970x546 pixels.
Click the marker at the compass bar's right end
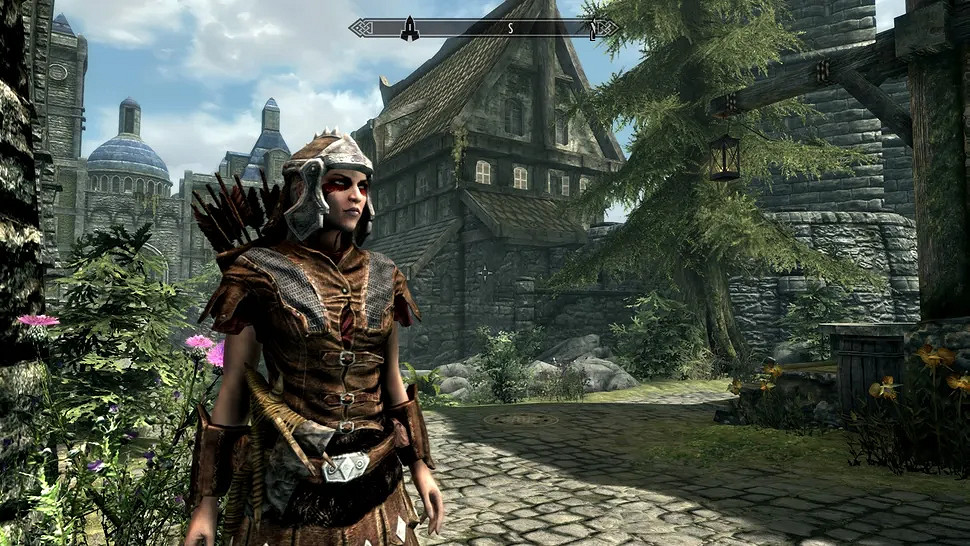593,28
